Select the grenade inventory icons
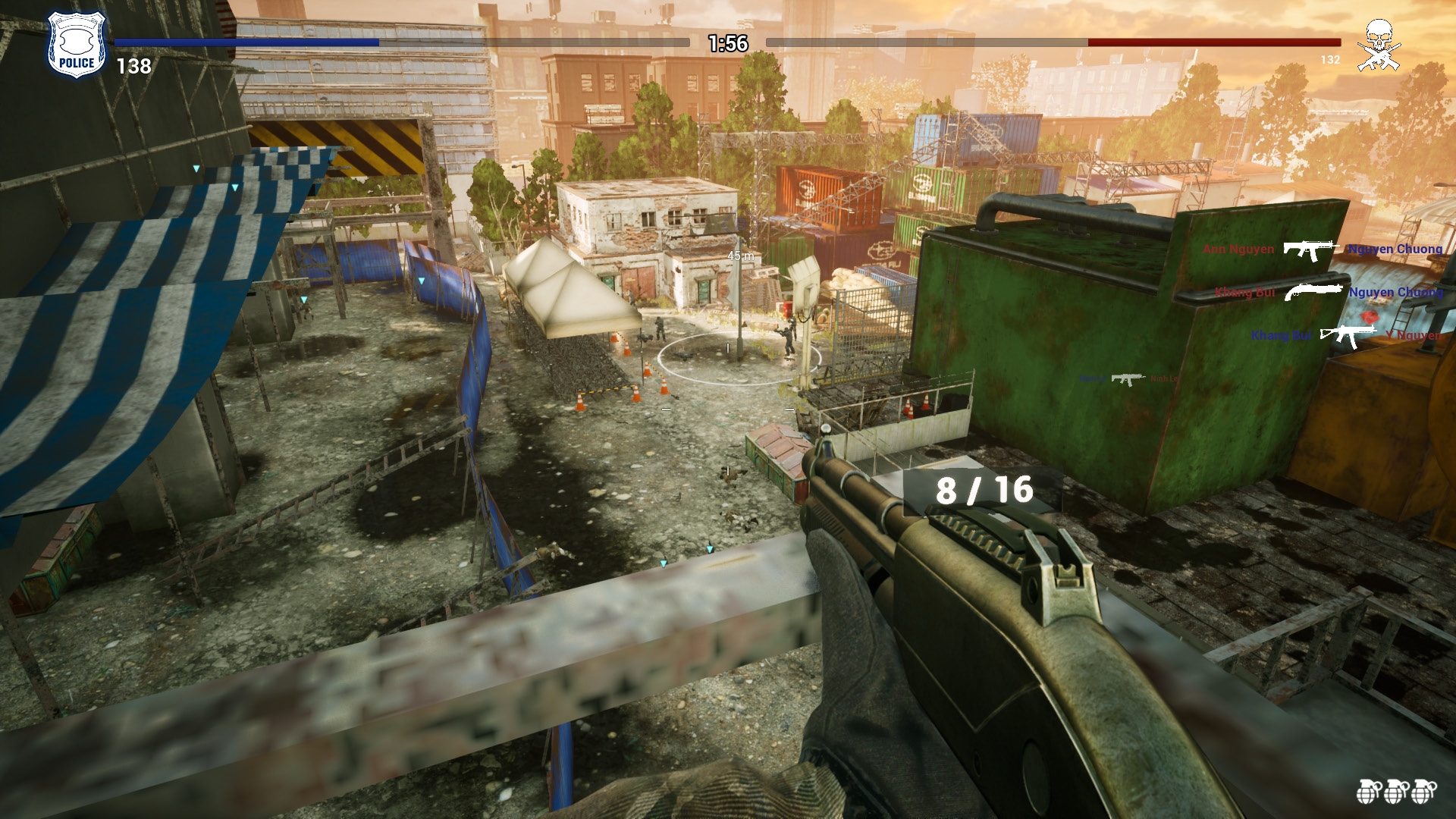Image resolution: width=1456 pixels, height=819 pixels. 1396,791
